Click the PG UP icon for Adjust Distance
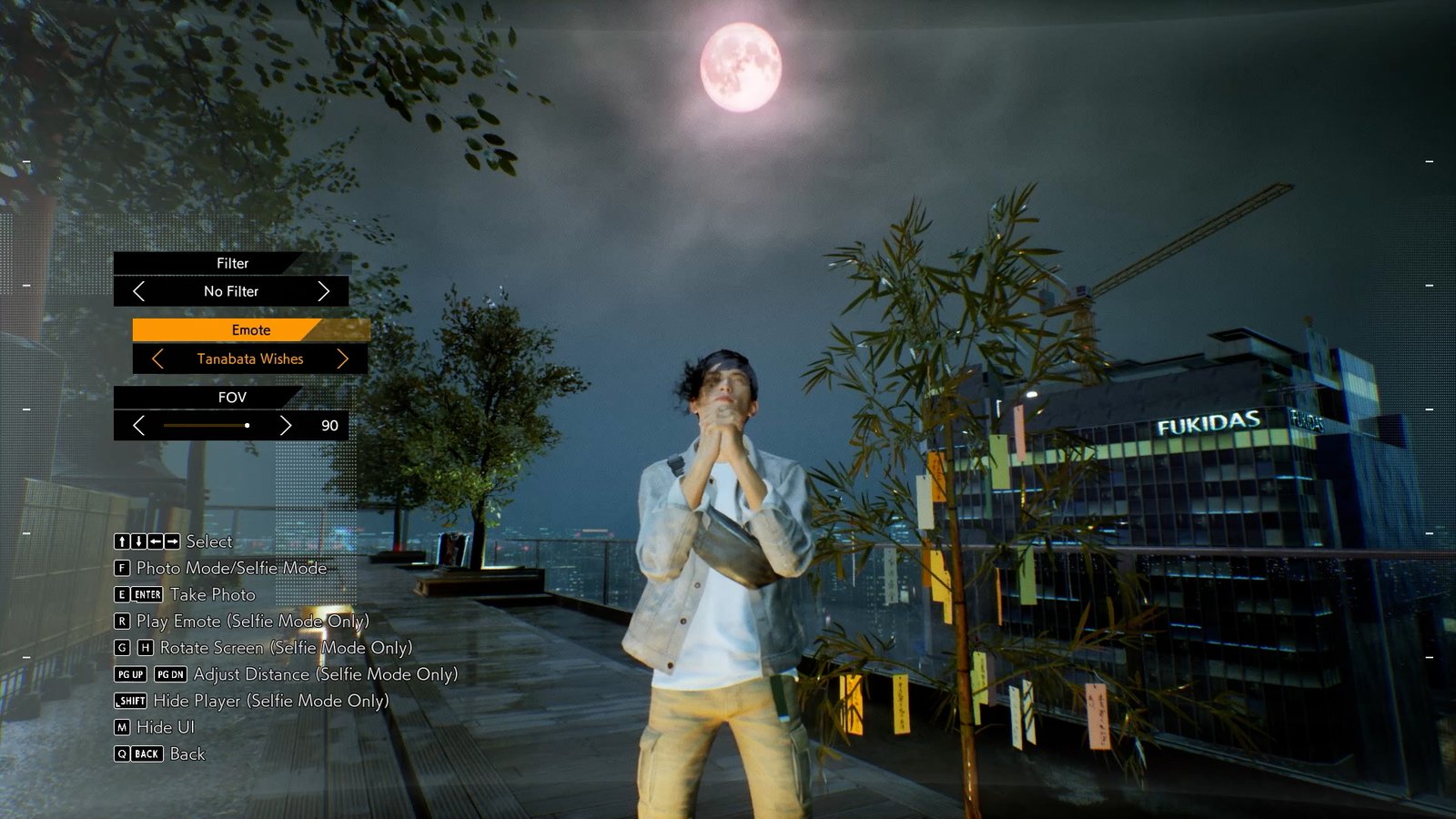Image resolution: width=1456 pixels, height=819 pixels. (x=128, y=674)
